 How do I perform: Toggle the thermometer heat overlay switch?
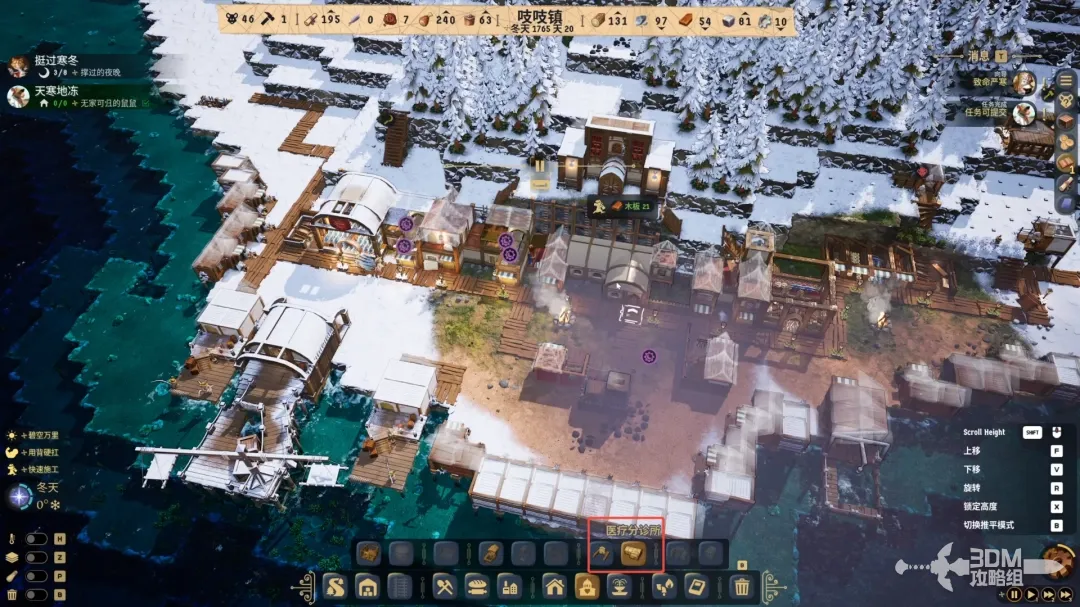click(36, 539)
